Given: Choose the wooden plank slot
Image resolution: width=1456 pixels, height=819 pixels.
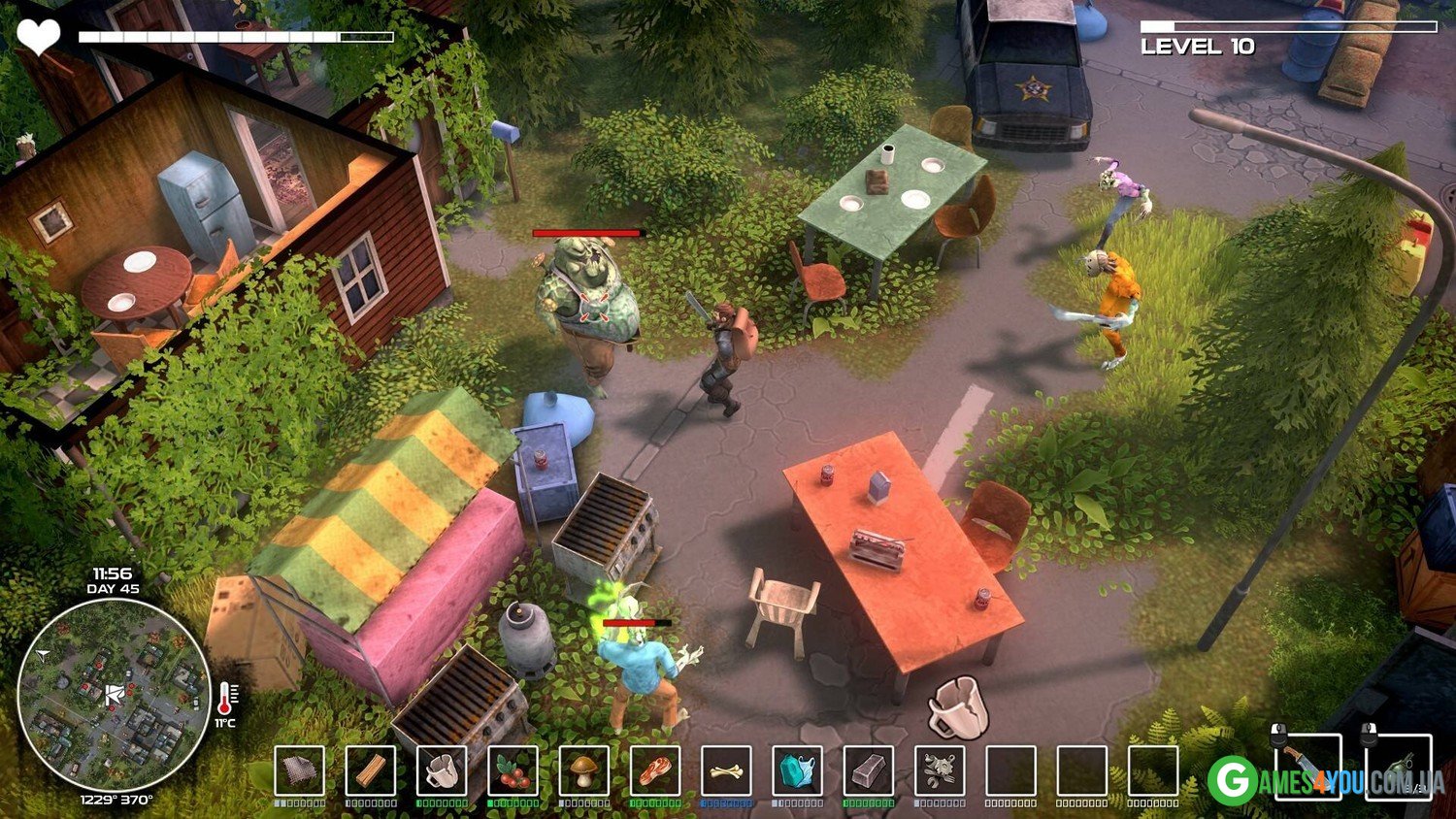Looking at the screenshot, I should click(371, 771).
